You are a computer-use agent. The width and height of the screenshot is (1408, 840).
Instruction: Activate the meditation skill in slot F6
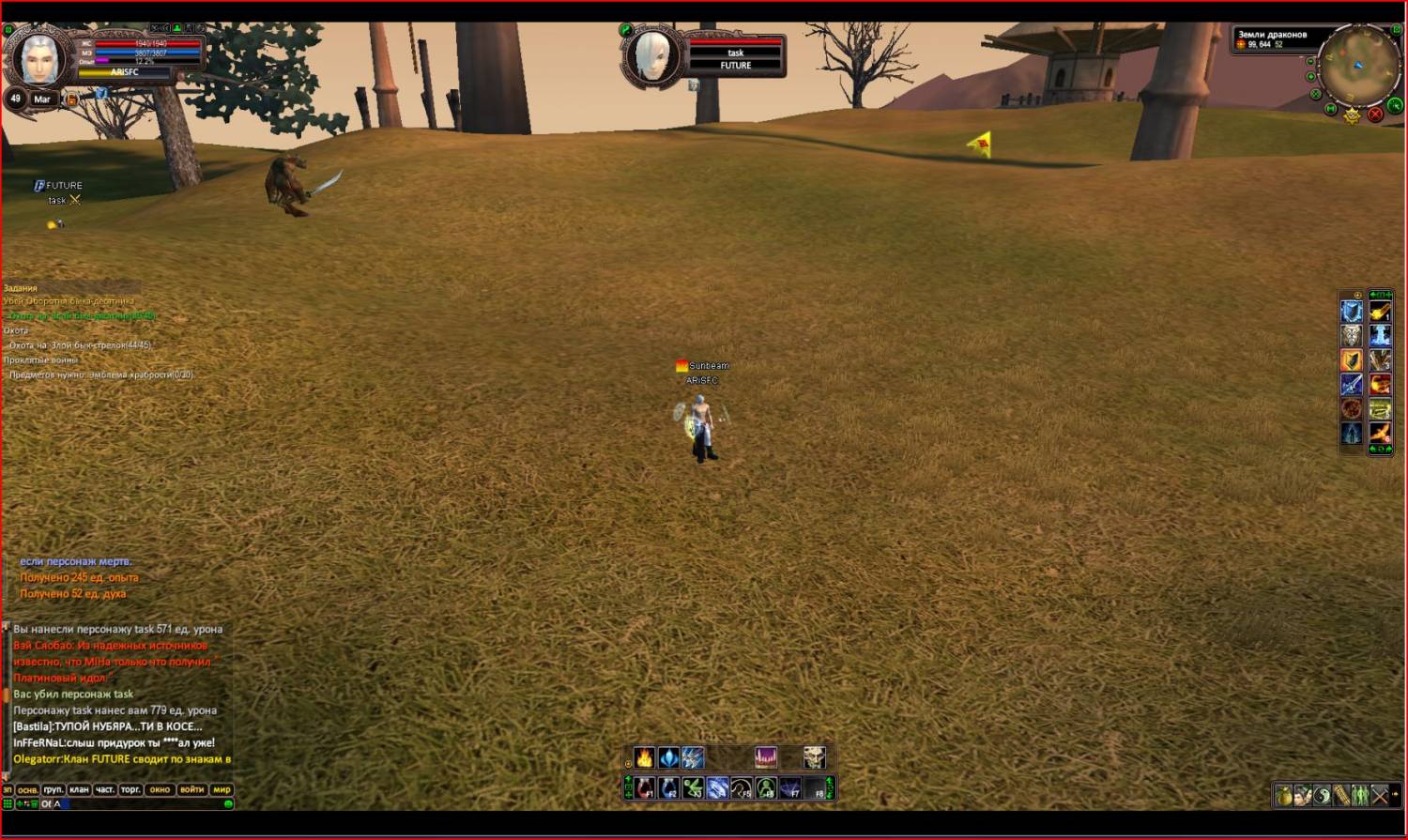[x=766, y=788]
